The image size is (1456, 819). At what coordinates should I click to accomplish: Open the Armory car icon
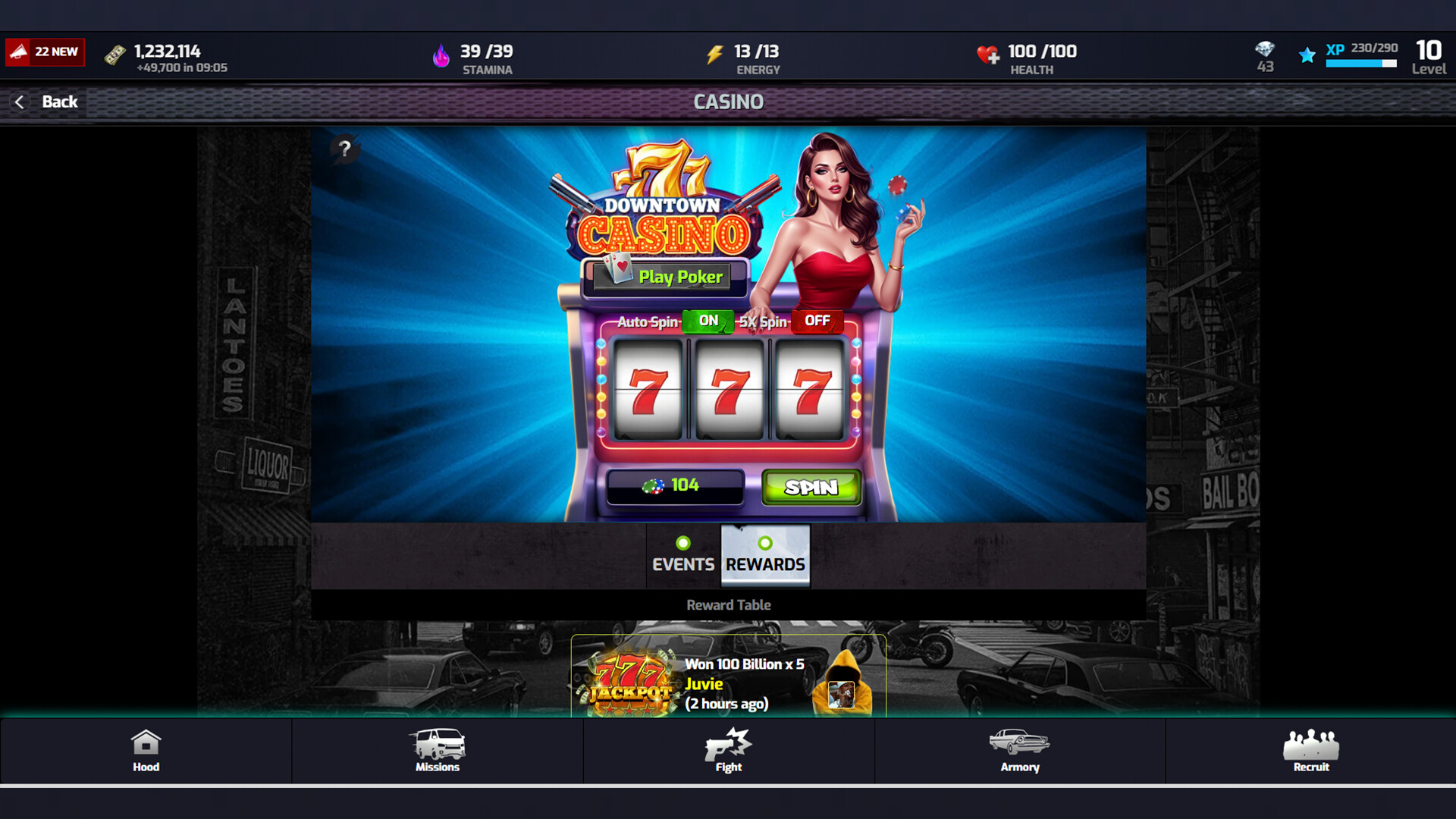pos(1019,742)
